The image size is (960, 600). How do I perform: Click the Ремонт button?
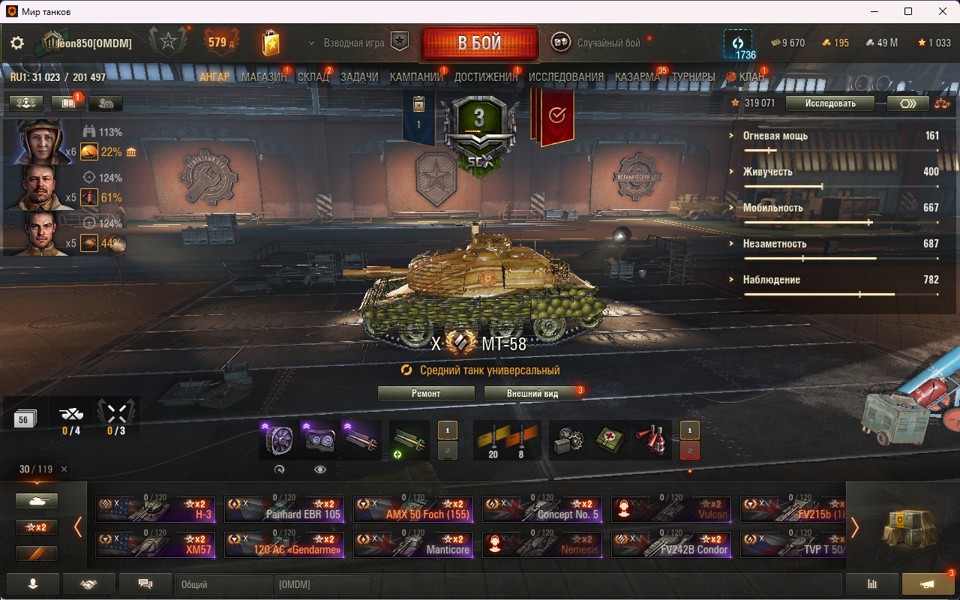(426, 393)
